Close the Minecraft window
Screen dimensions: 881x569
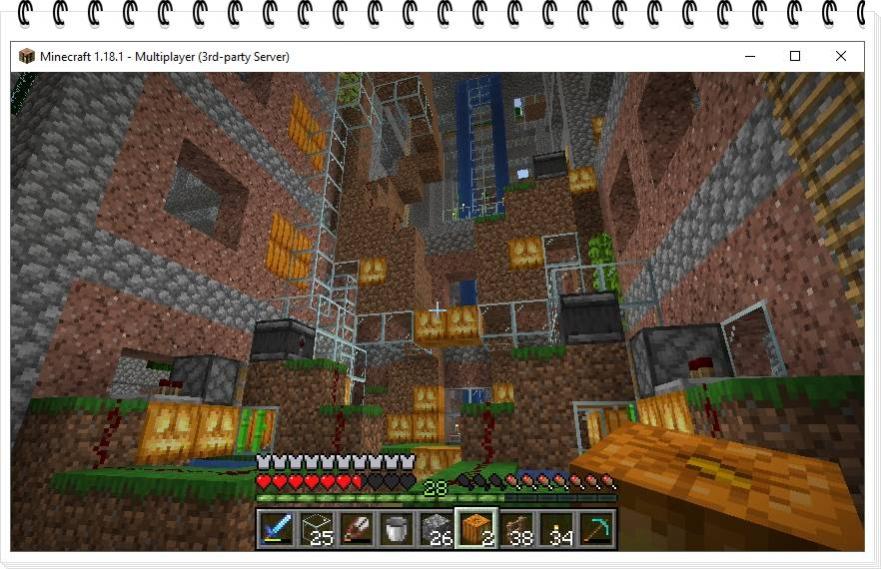[x=841, y=57]
